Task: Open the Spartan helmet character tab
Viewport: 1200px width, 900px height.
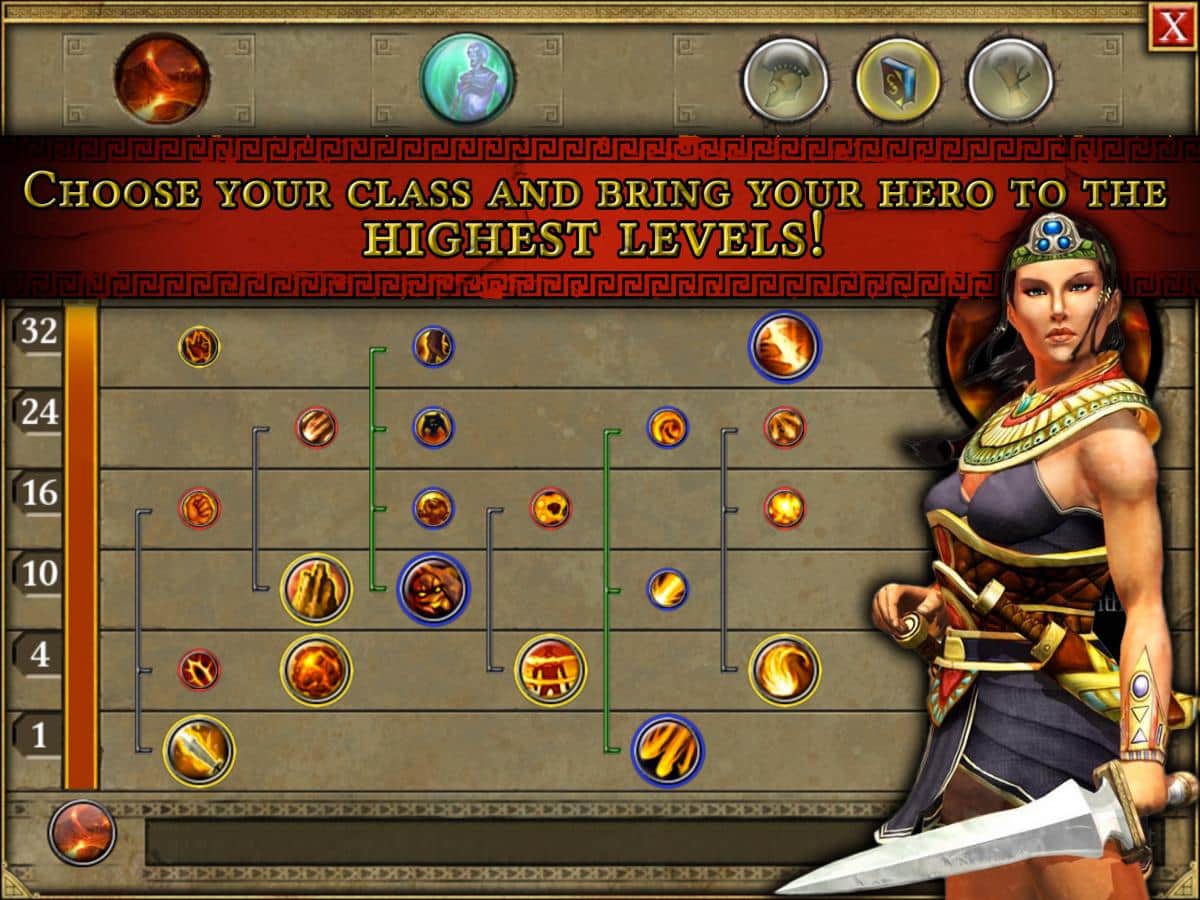Action: [785, 79]
